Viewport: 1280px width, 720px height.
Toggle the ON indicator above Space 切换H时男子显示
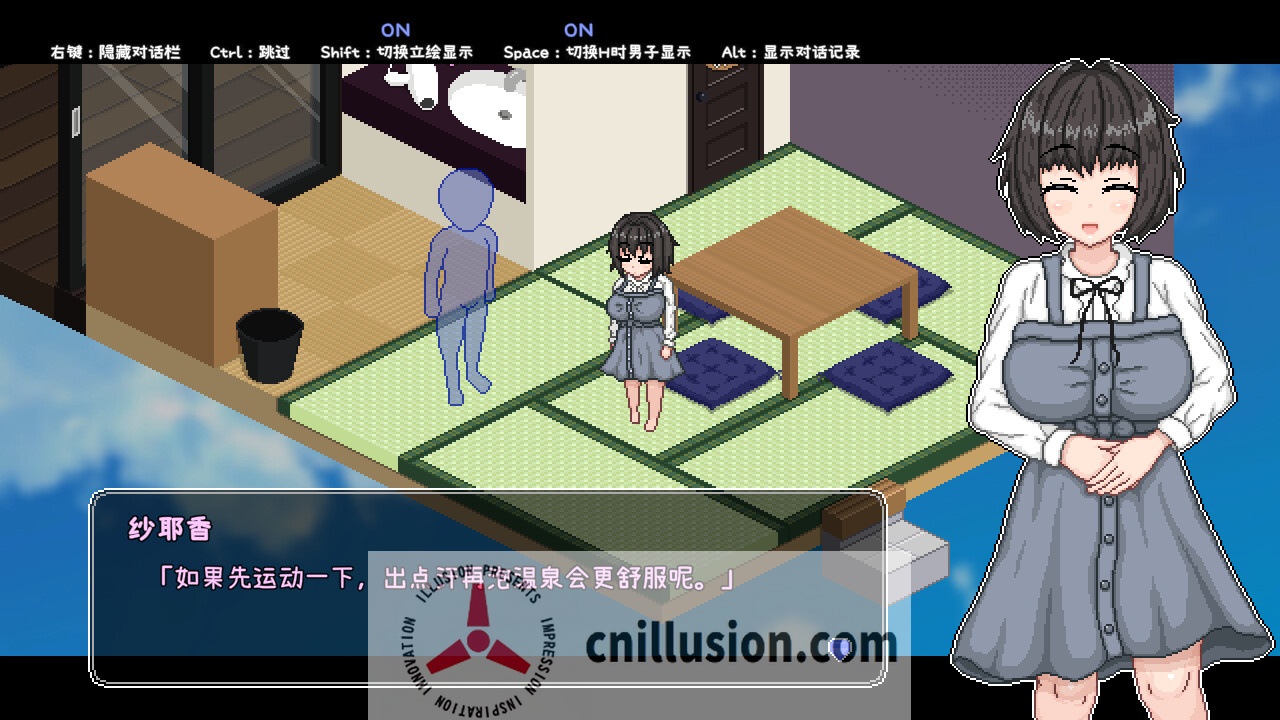(579, 29)
